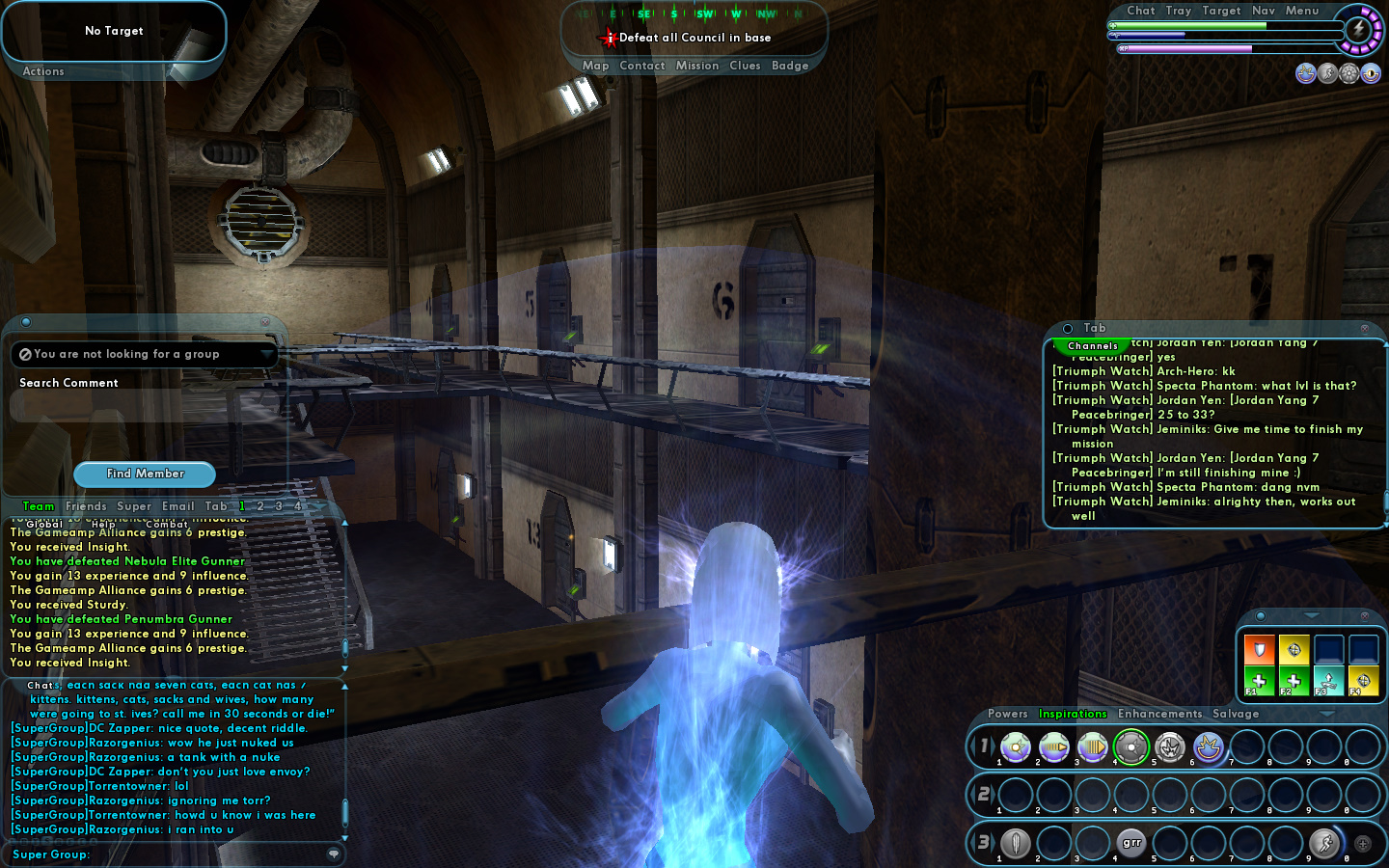This screenshot has height=868, width=1389.
Task: Open the main Menu in the status bar
Action: click(1301, 11)
